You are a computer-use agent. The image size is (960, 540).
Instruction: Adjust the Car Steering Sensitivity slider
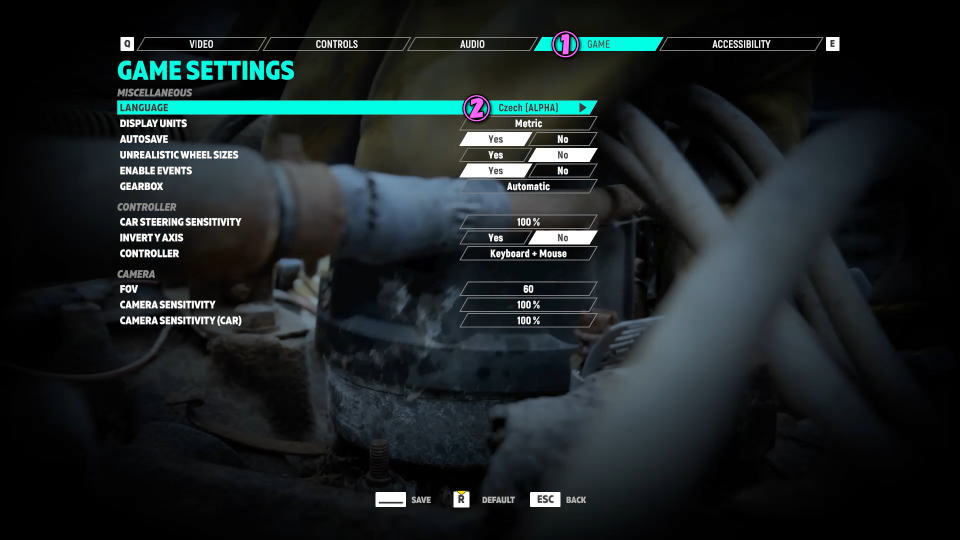point(528,222)
